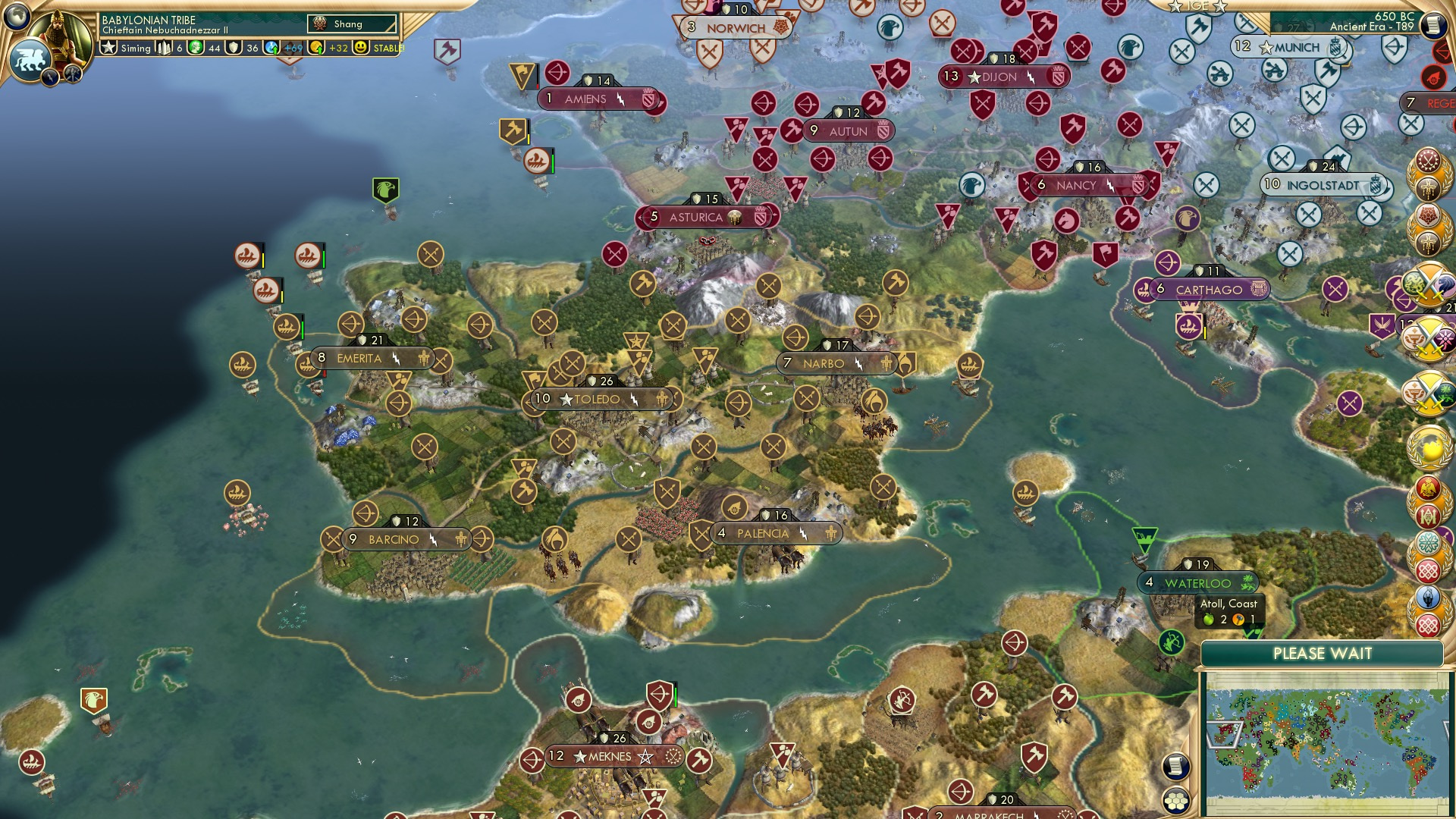
Task: Toggle the hammer production icon below leader portrait
Action: pyautogui.click(x=73, y=73)
